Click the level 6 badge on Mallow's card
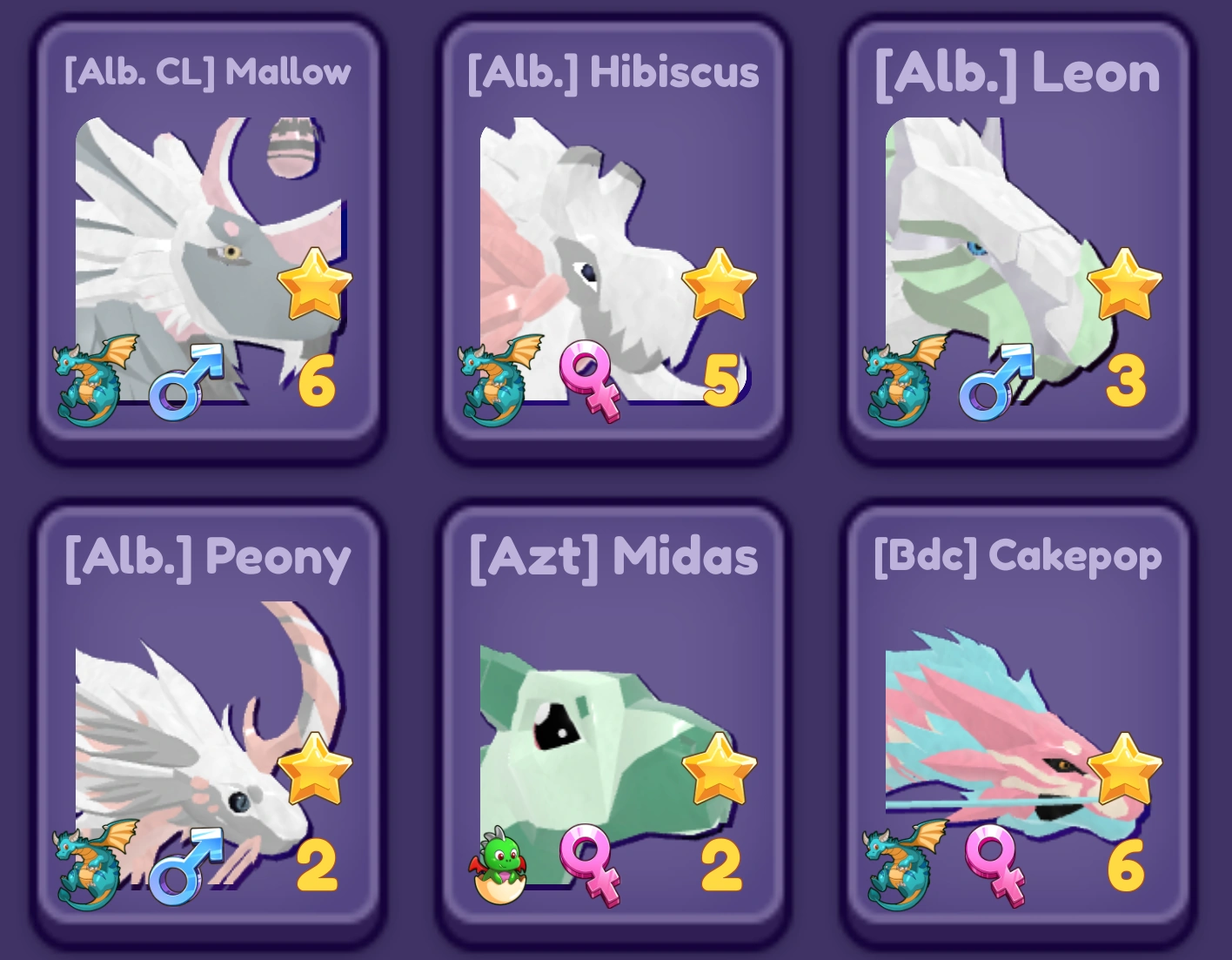Image resolution: width=1232 pixels, height=960 pixels. coord(318,379)
